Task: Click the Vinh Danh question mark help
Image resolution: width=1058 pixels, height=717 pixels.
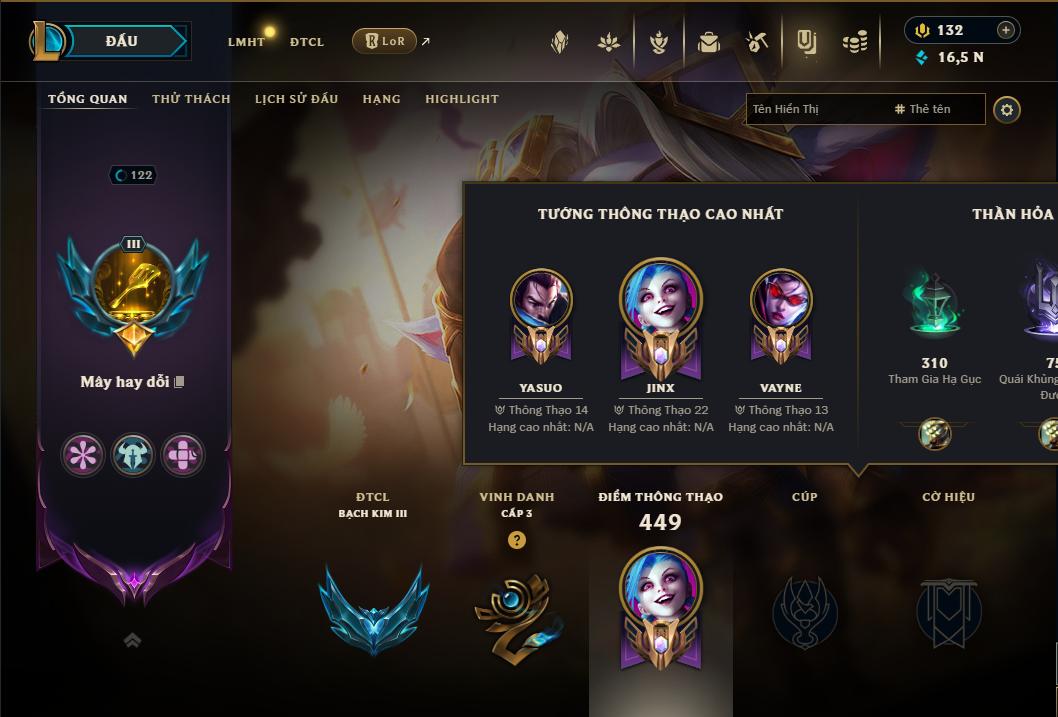Action: point(516,540)
